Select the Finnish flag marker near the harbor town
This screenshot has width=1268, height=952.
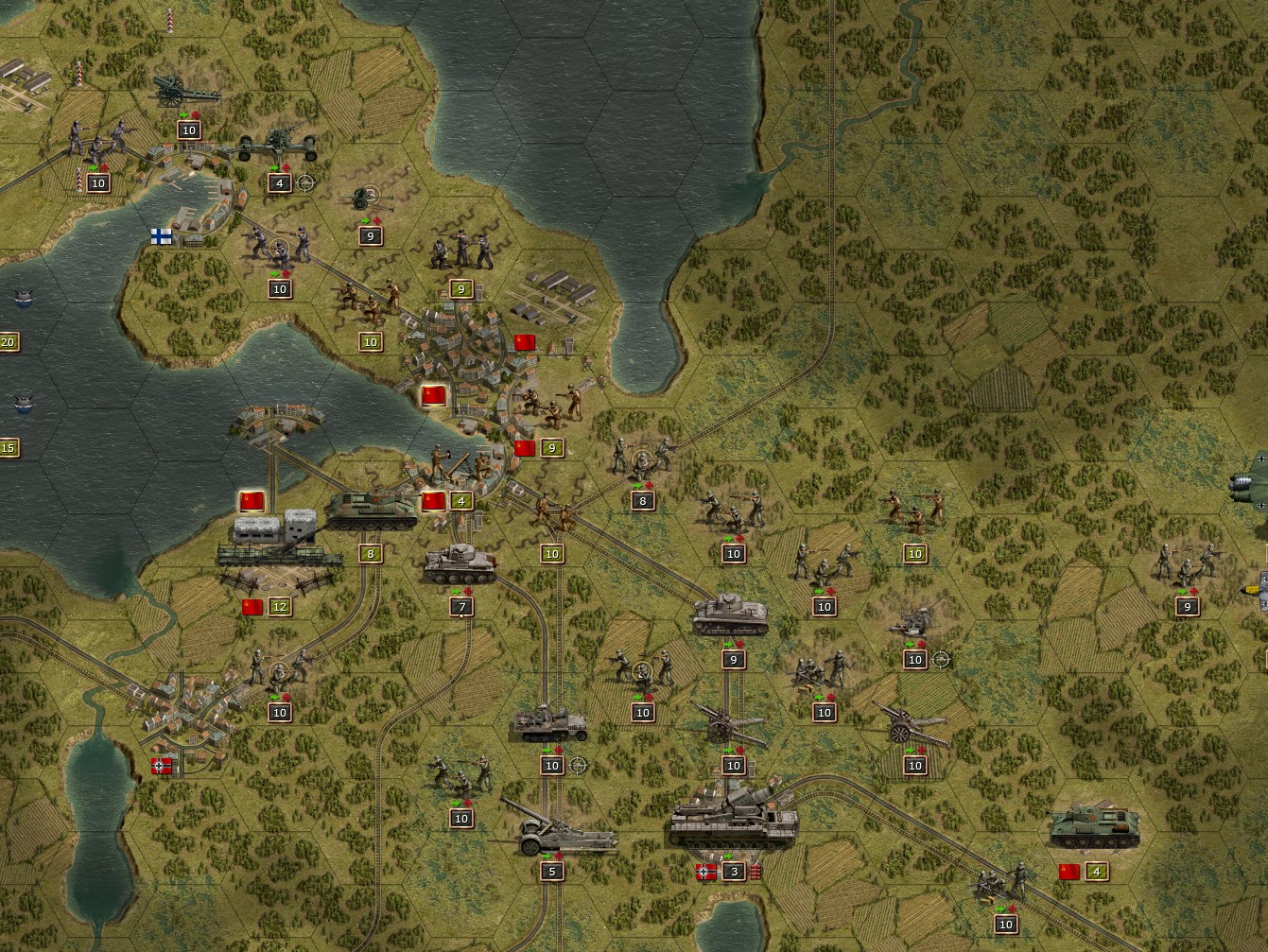tap(159, 236)
